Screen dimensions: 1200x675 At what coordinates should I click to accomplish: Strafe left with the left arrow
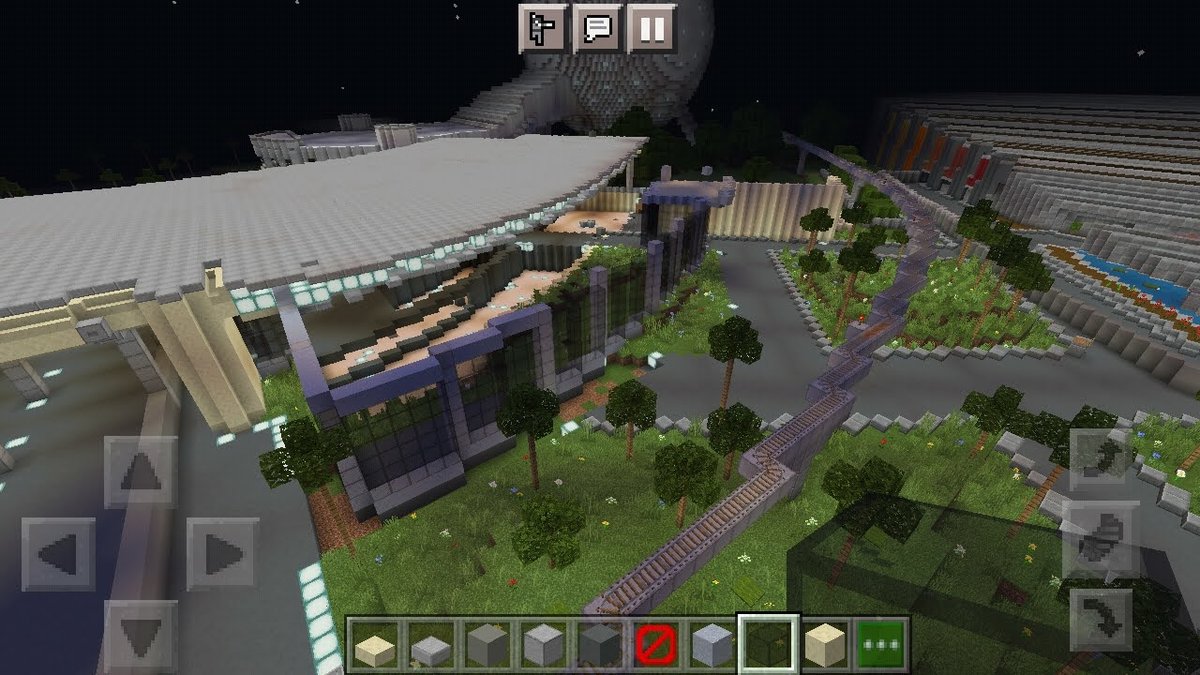tap(58, 553)
